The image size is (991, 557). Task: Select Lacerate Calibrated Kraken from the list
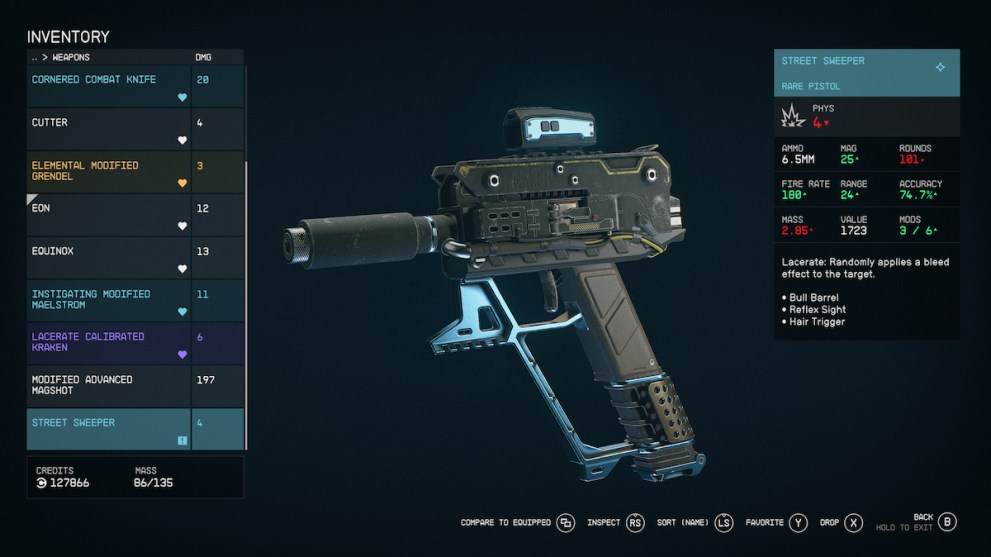[x=108, y=342]
